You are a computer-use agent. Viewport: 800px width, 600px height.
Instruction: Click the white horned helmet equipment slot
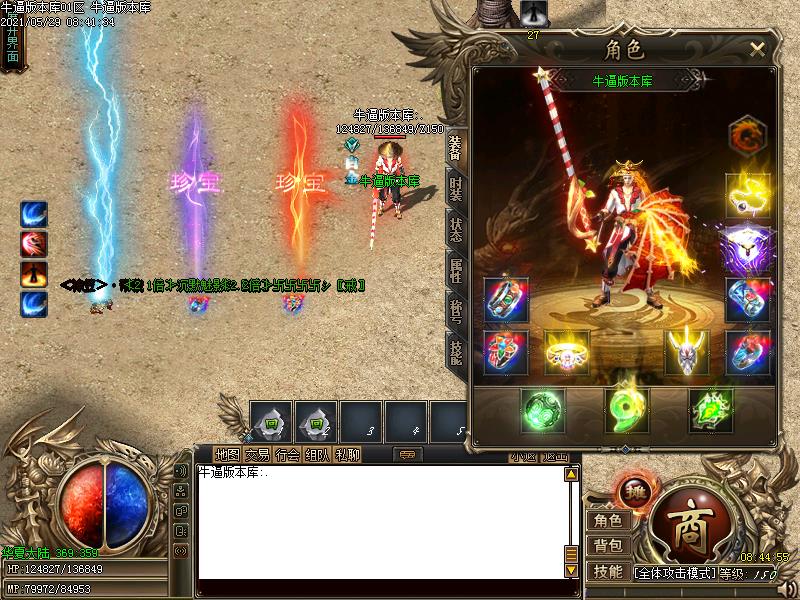tap(687, 352)
